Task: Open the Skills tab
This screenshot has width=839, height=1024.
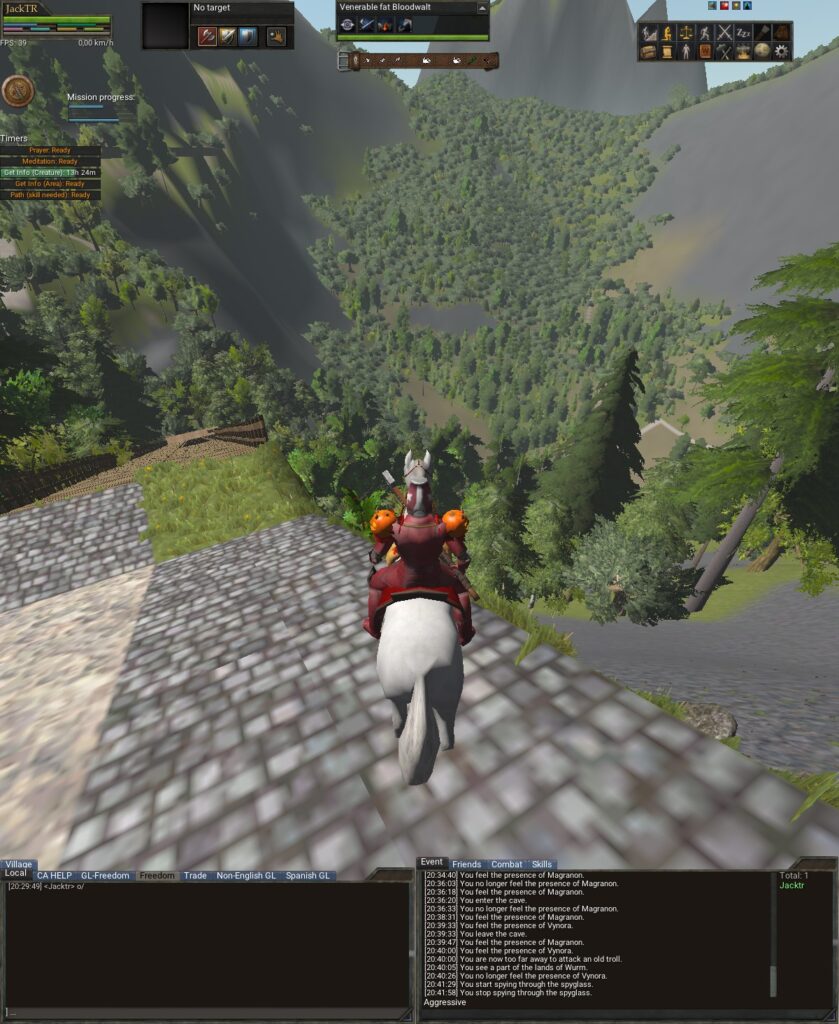Action: 542,864
